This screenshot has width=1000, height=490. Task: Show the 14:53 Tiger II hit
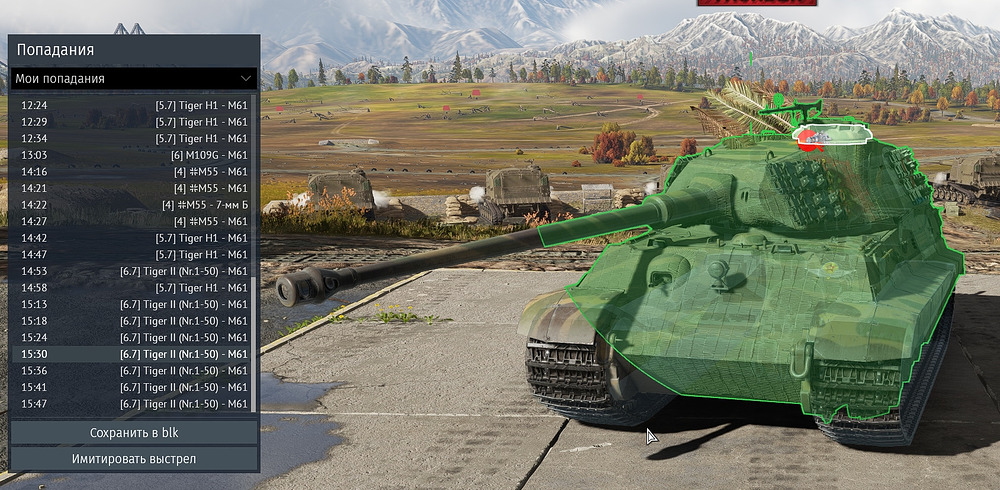[134, 271]
